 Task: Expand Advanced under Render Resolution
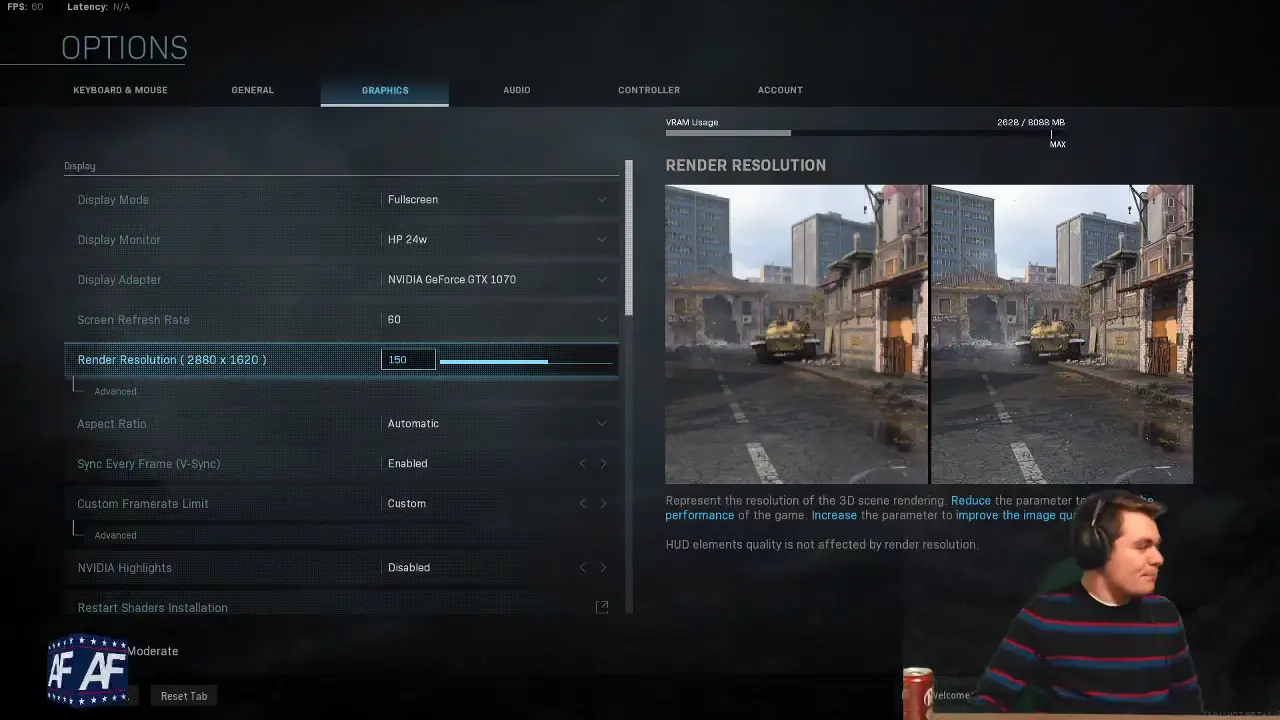[x=114, y=391]
